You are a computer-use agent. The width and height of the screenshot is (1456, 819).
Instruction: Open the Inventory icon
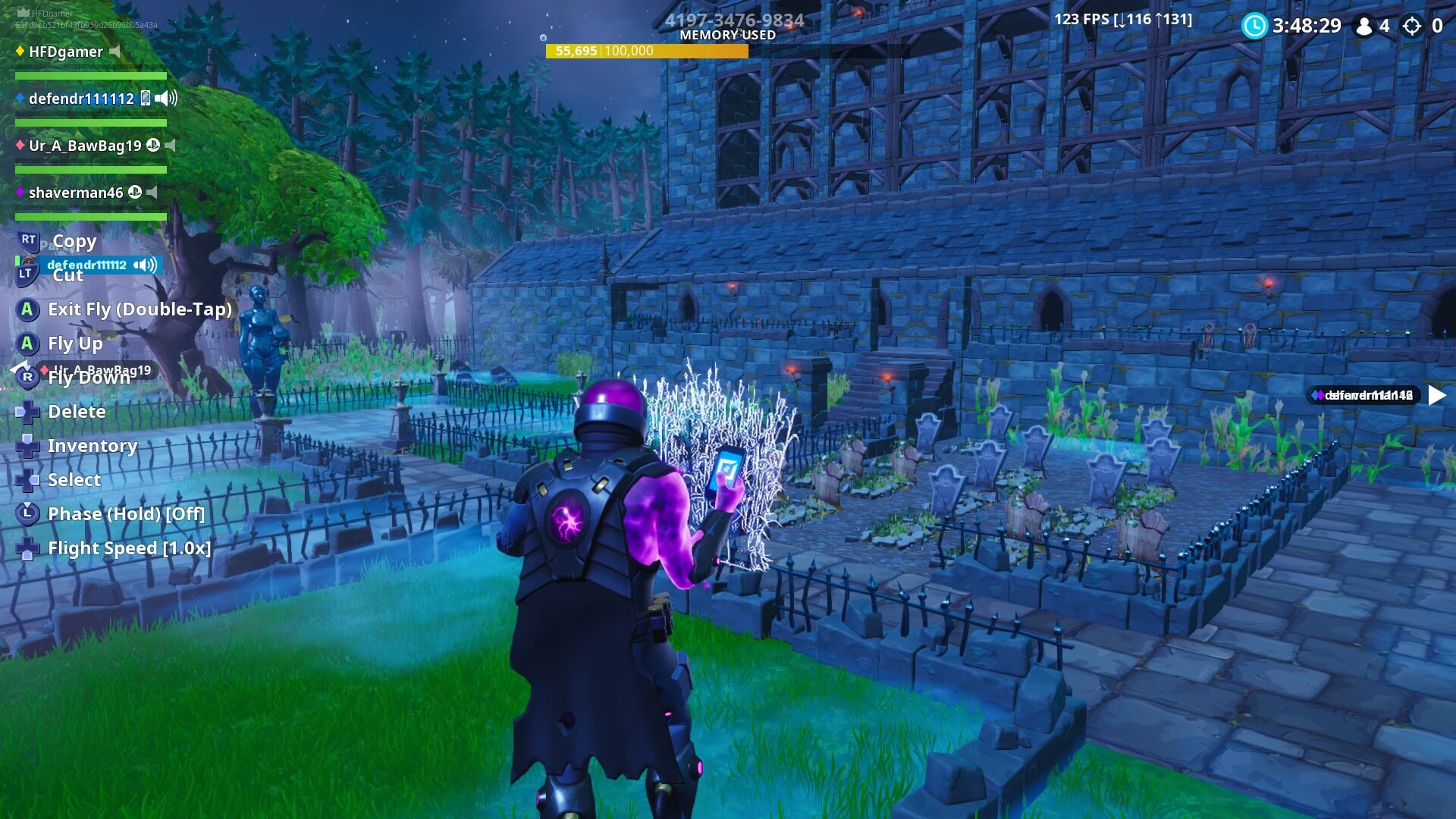(x=27, y=445)
